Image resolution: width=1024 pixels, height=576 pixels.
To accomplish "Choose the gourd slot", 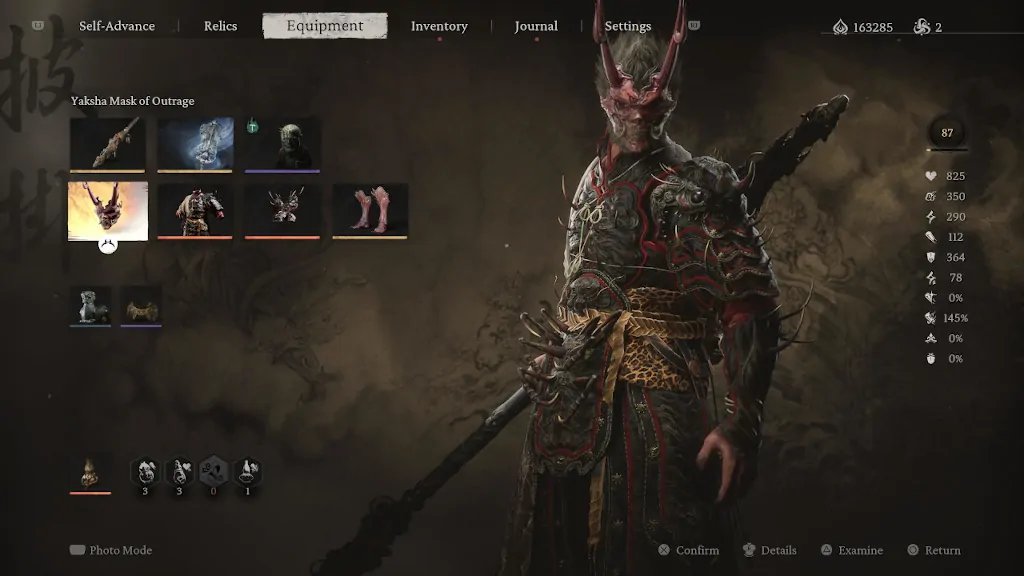I will click(x=90, y=472).
